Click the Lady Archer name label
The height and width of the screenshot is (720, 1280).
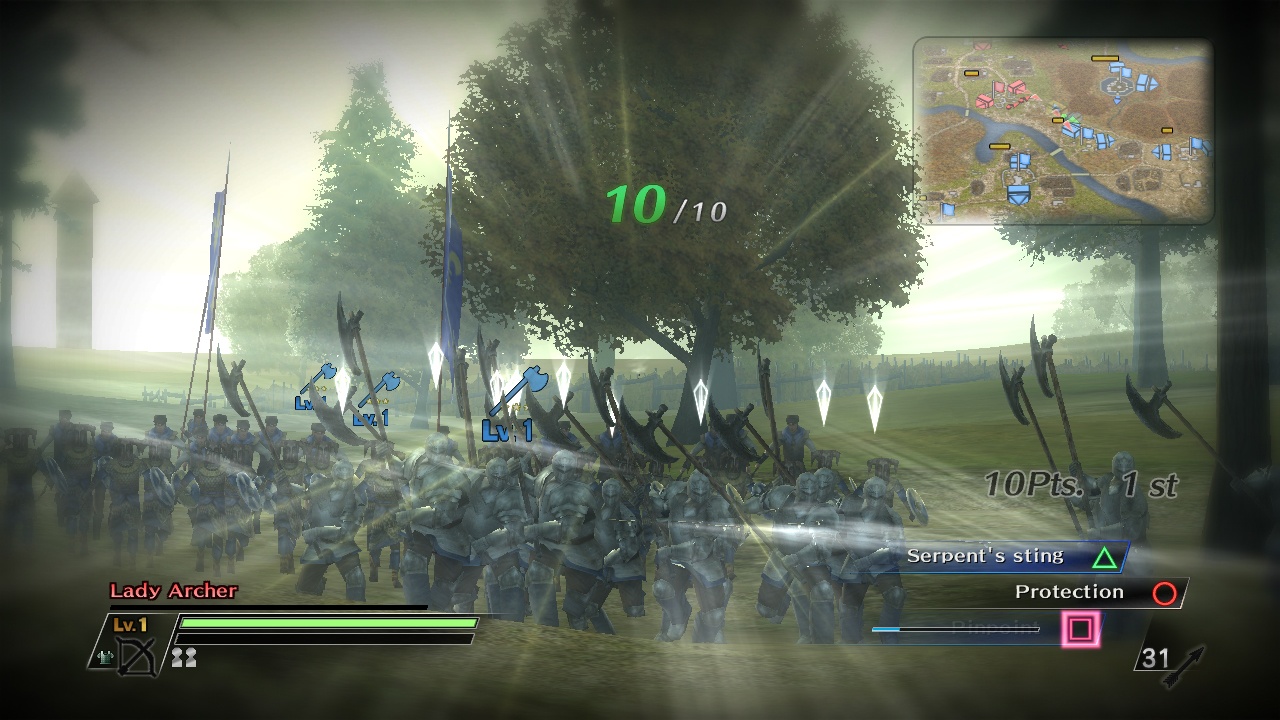pyautogui.click(x=173, y=591)
